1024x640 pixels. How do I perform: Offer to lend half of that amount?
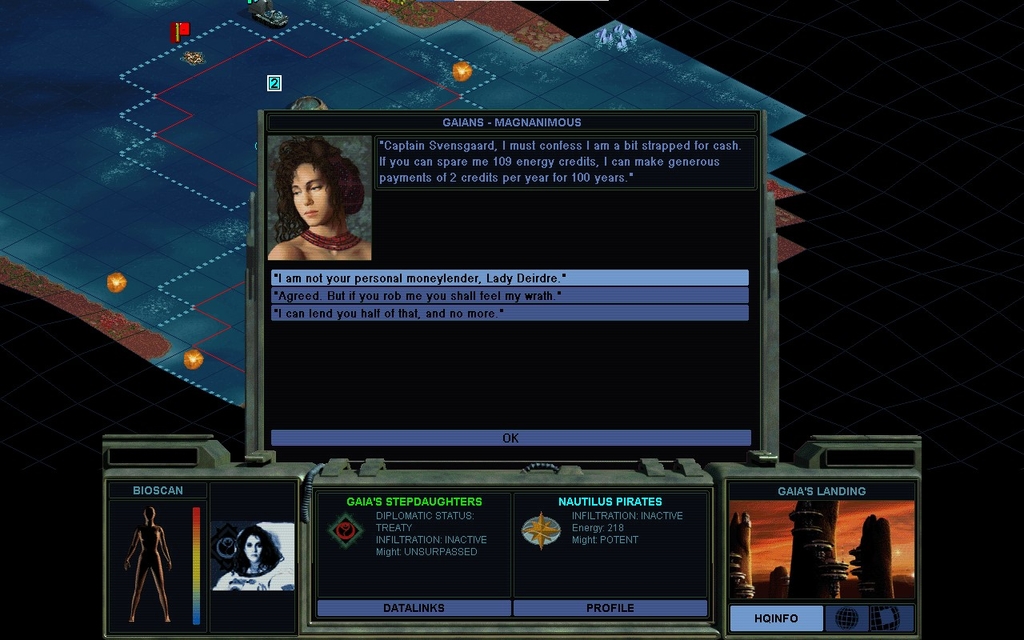click(509, 313)
